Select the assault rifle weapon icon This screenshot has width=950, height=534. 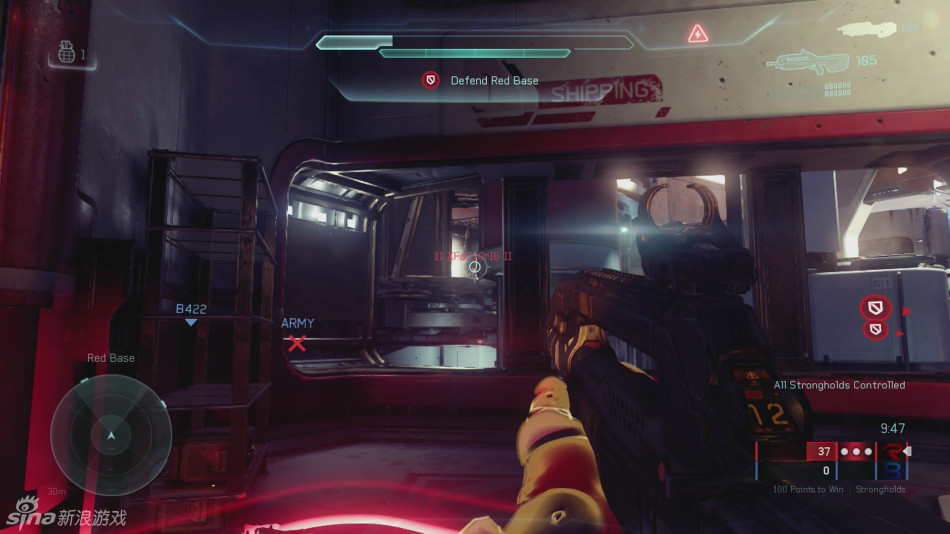tap(809, 62)
